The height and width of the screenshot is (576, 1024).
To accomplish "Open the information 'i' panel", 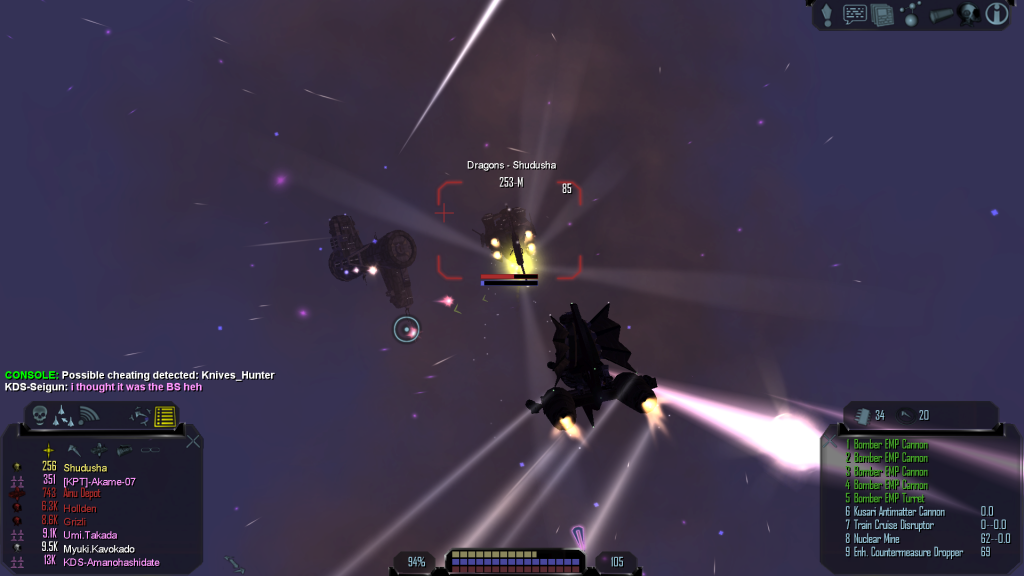I will point(996,14).
